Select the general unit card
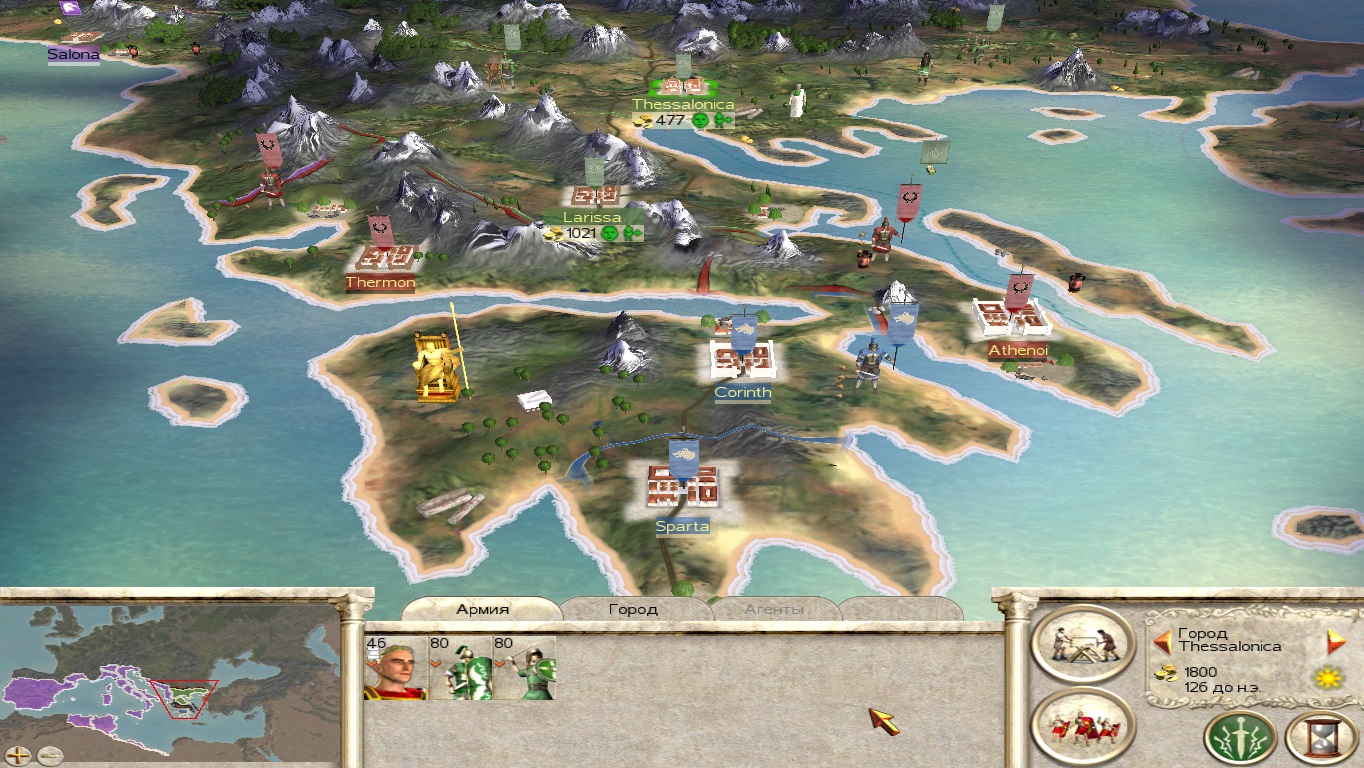1364x768 pixels. click(x=396, y=668)
